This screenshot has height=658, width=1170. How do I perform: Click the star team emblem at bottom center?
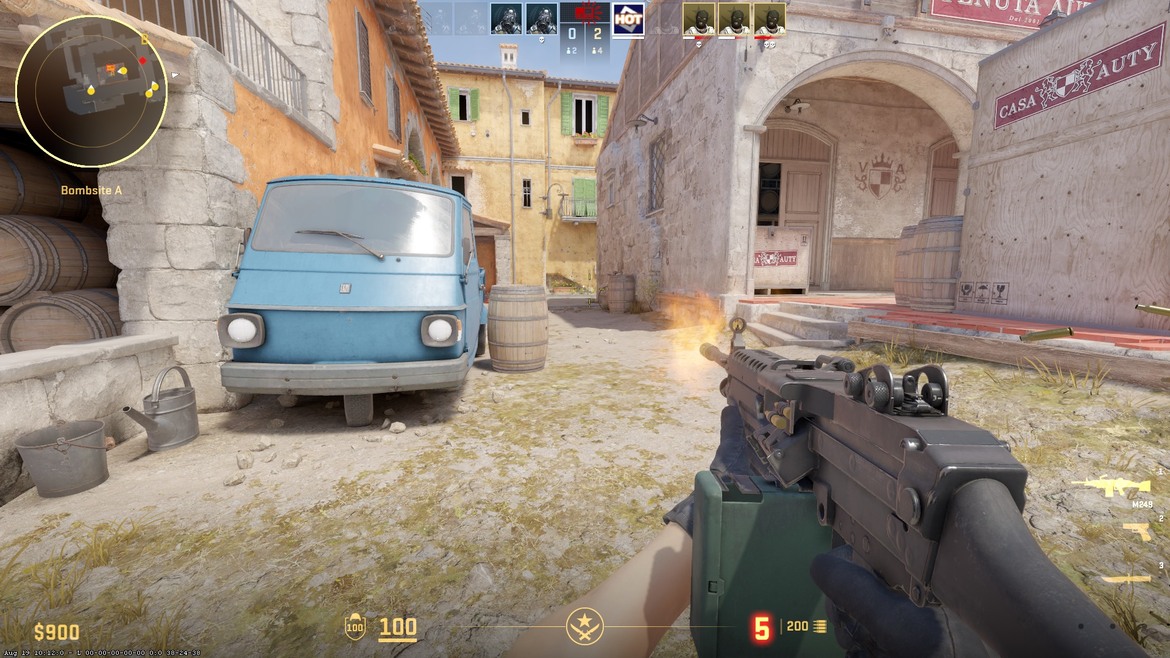pos(584,626)
